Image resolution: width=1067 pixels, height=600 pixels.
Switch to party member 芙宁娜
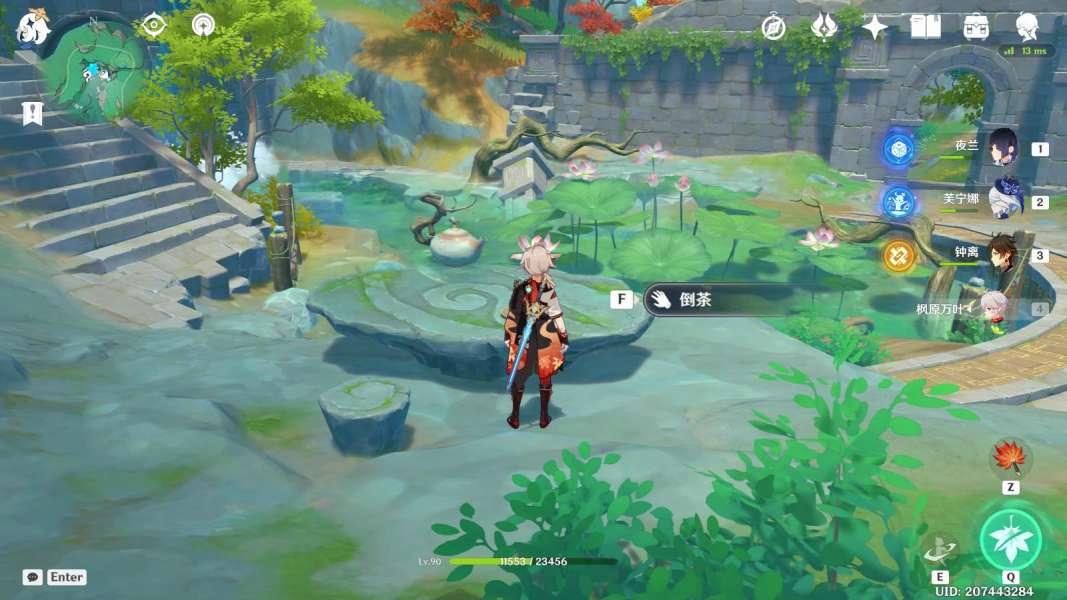point(1002,201)
